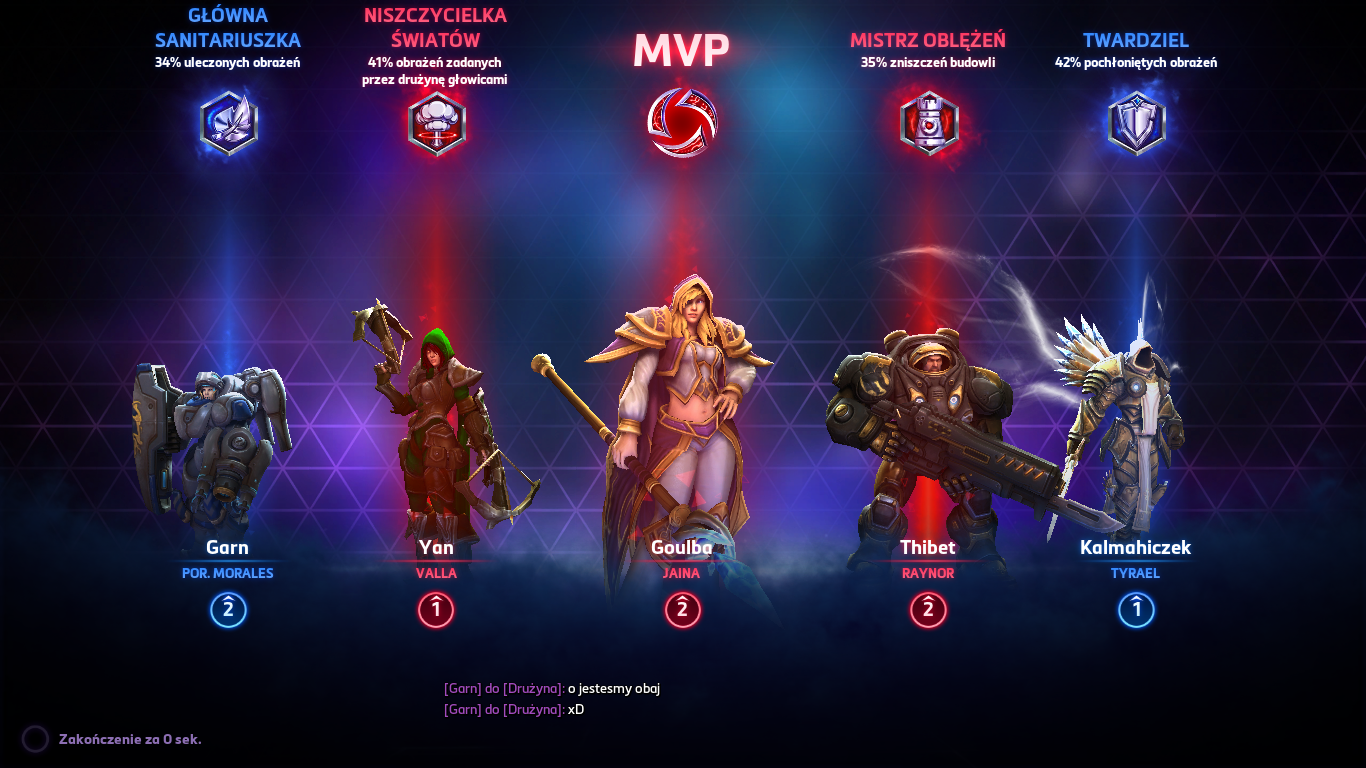Select the Niszczycielka Światów nuke award icon
1366x768 pixels.
coord(437,122)
